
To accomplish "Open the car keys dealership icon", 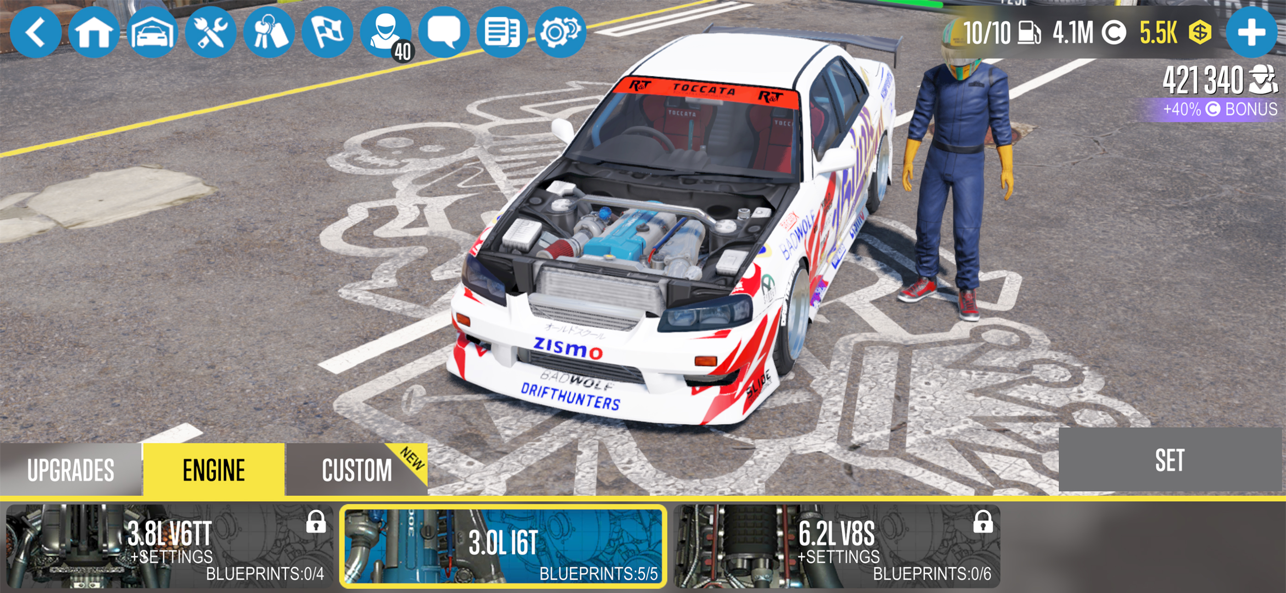I will [x=269, y=32].
